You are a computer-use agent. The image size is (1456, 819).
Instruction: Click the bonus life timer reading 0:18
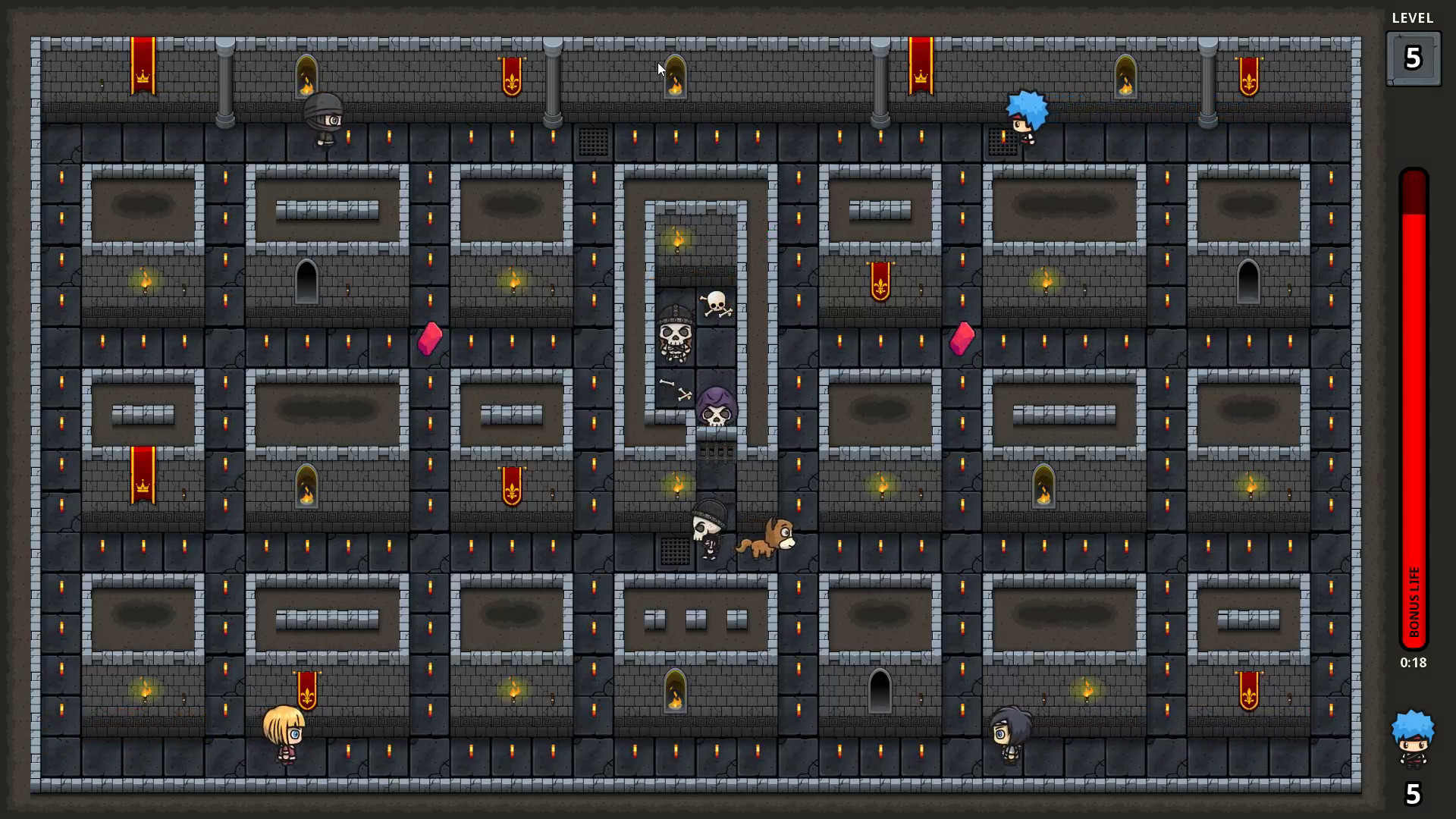tap(1412, 662)
